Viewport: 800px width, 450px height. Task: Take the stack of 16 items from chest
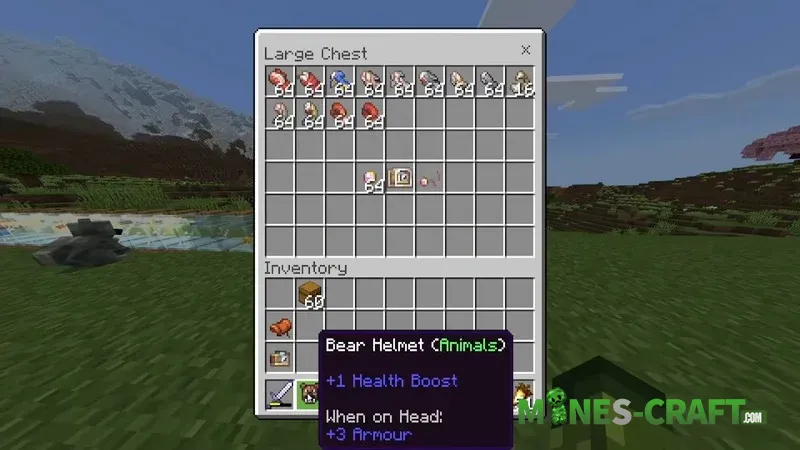[x=520, y=84]
